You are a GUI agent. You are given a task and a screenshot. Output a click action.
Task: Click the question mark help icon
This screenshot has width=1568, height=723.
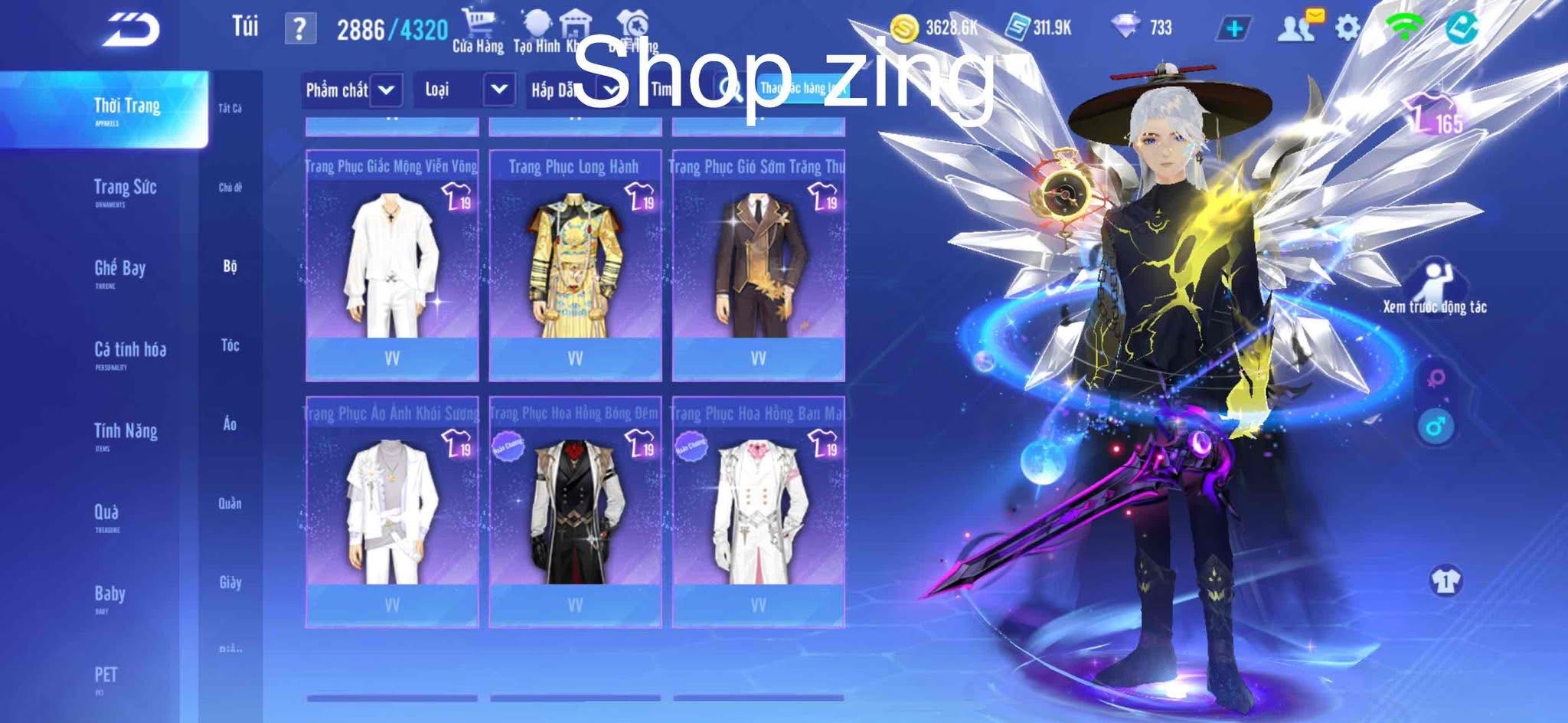pyautogui.click(x=301, y=27)
